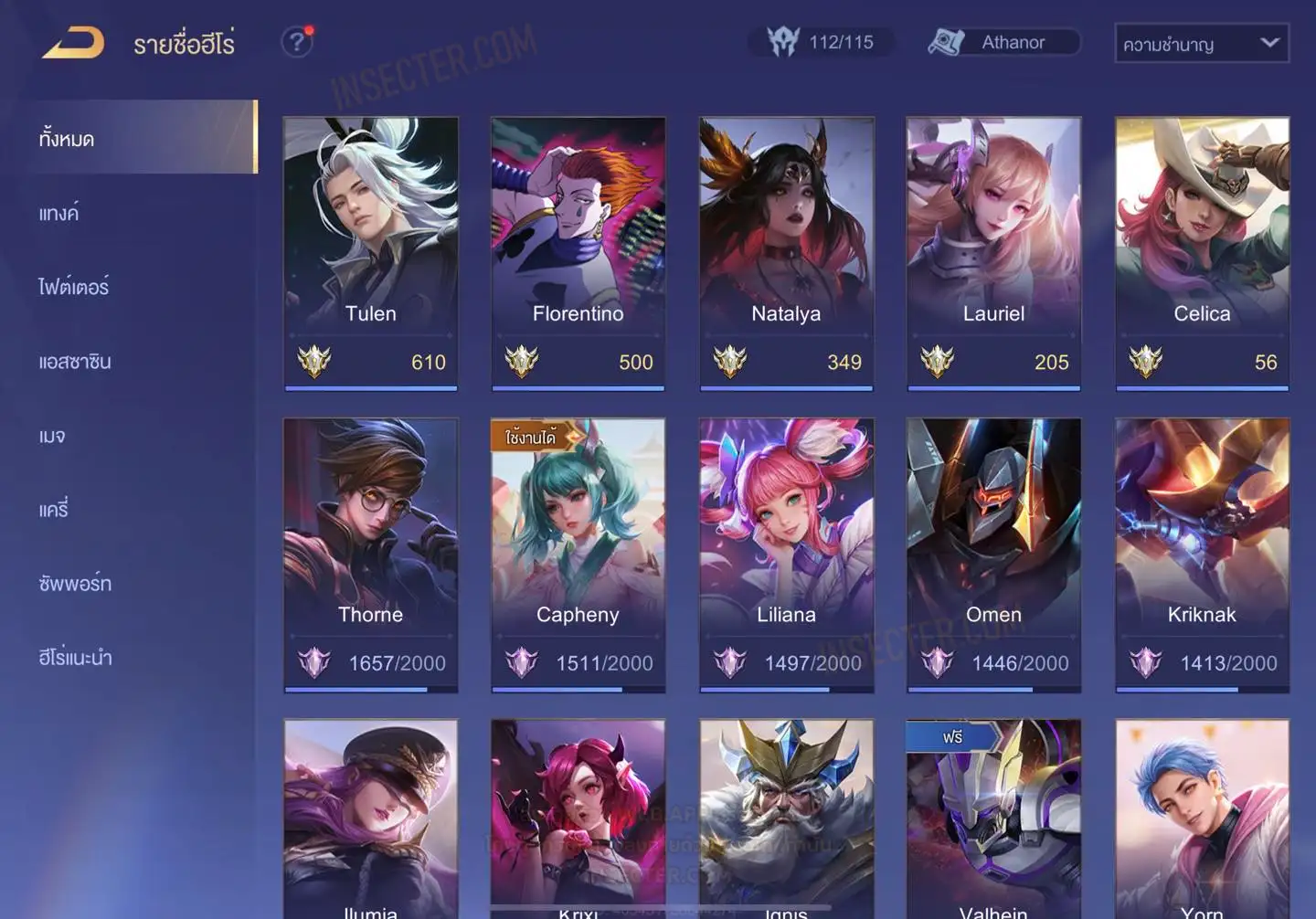The image size is (1316, 919).
Task: Pick the Lauriel hero card
Action: point(993,253)
